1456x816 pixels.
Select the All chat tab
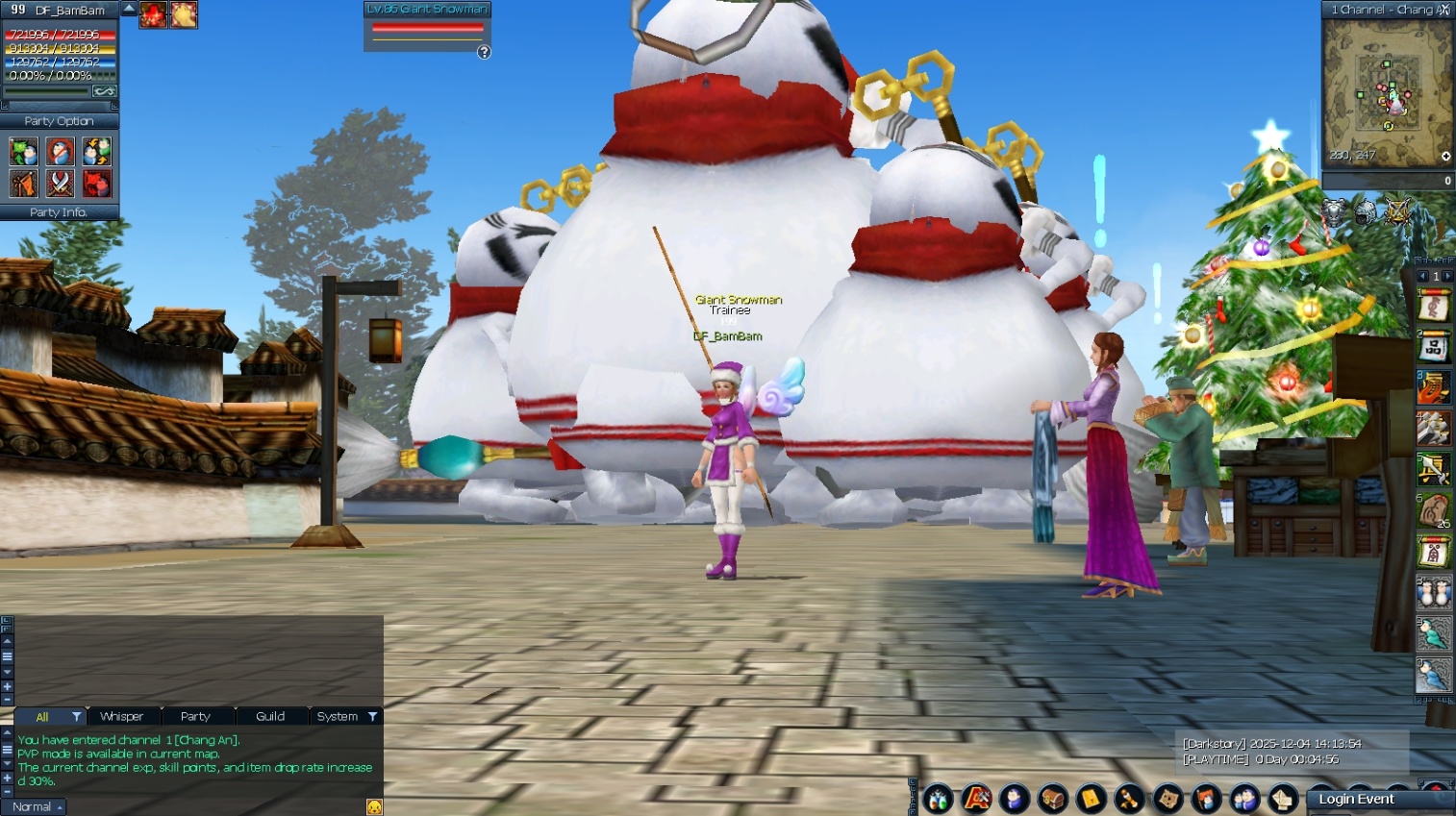(41, 716)
